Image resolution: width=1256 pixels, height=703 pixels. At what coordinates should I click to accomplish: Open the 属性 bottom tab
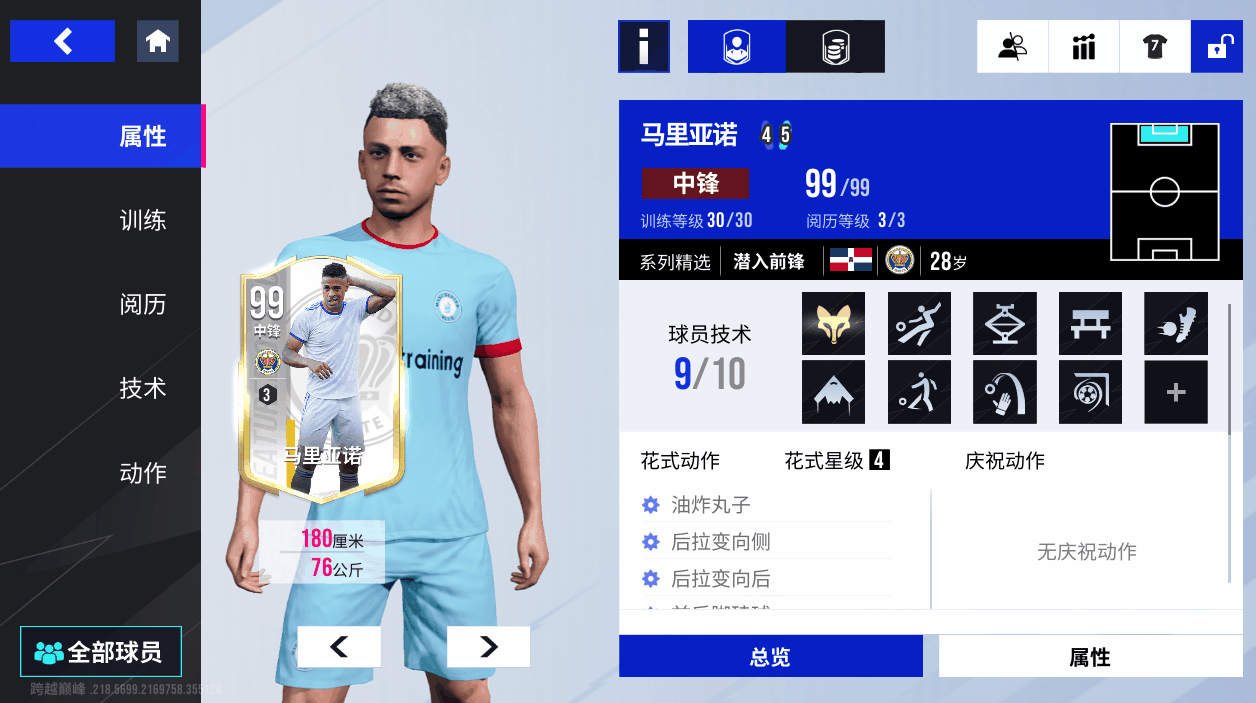1089,657
